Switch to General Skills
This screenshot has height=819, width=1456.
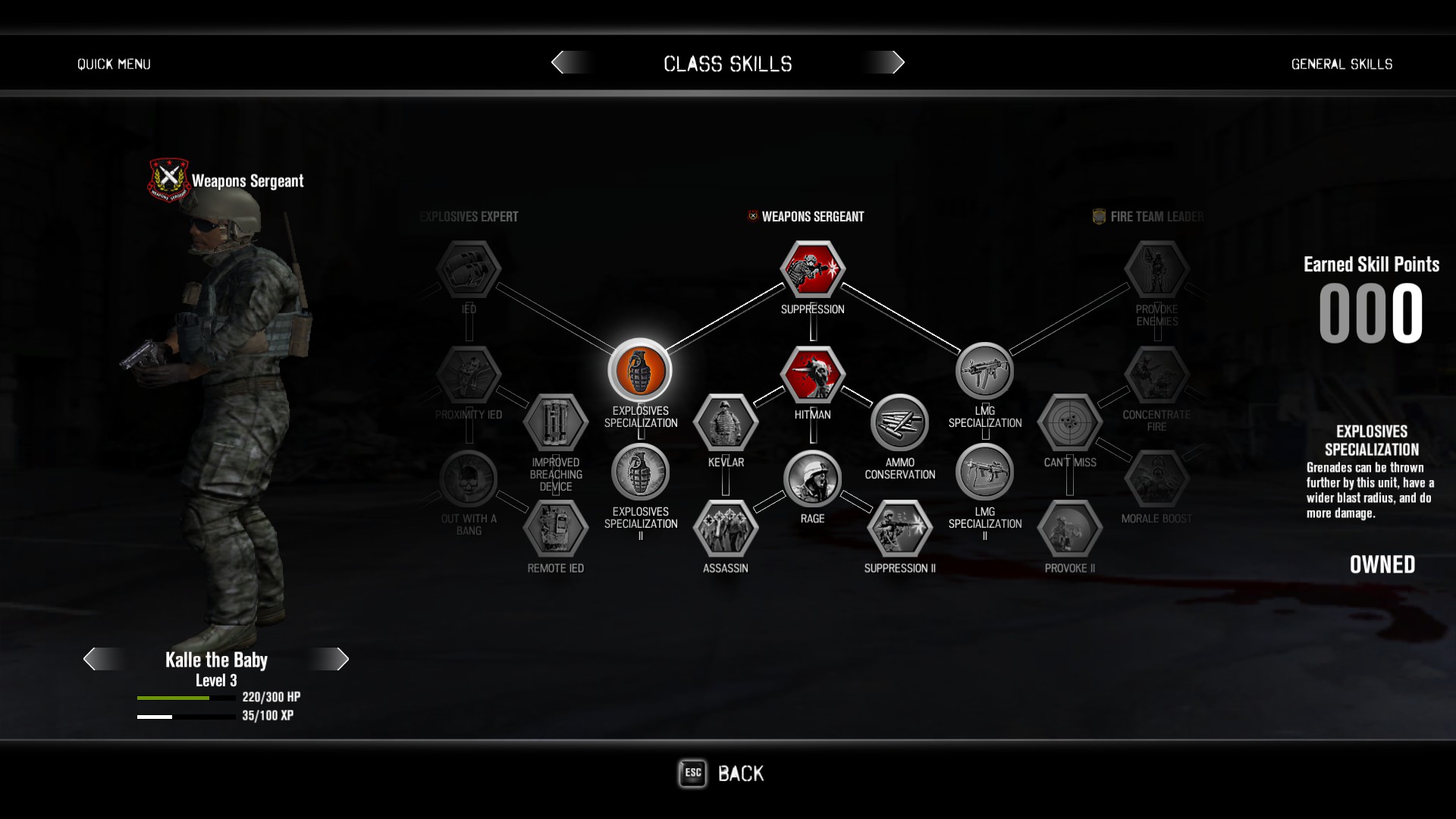coord(1341,64)
